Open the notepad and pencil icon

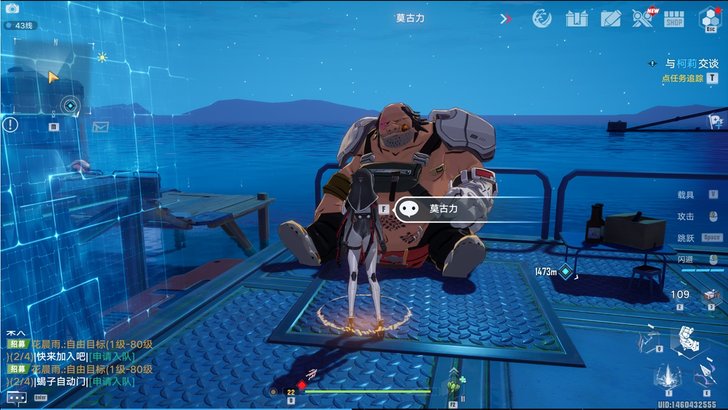pyautogui.click(x=610, y=18)
